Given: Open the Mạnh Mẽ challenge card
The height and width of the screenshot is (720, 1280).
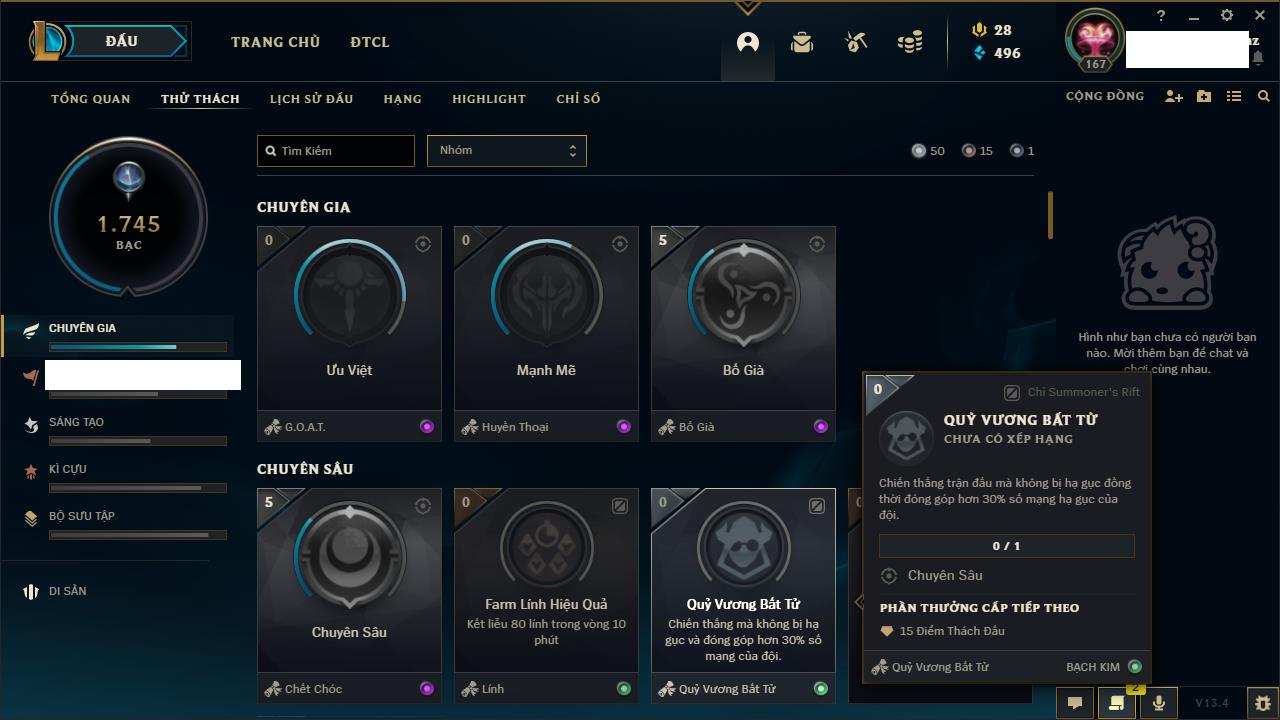Looking at the screenshot, I should 546,320.
